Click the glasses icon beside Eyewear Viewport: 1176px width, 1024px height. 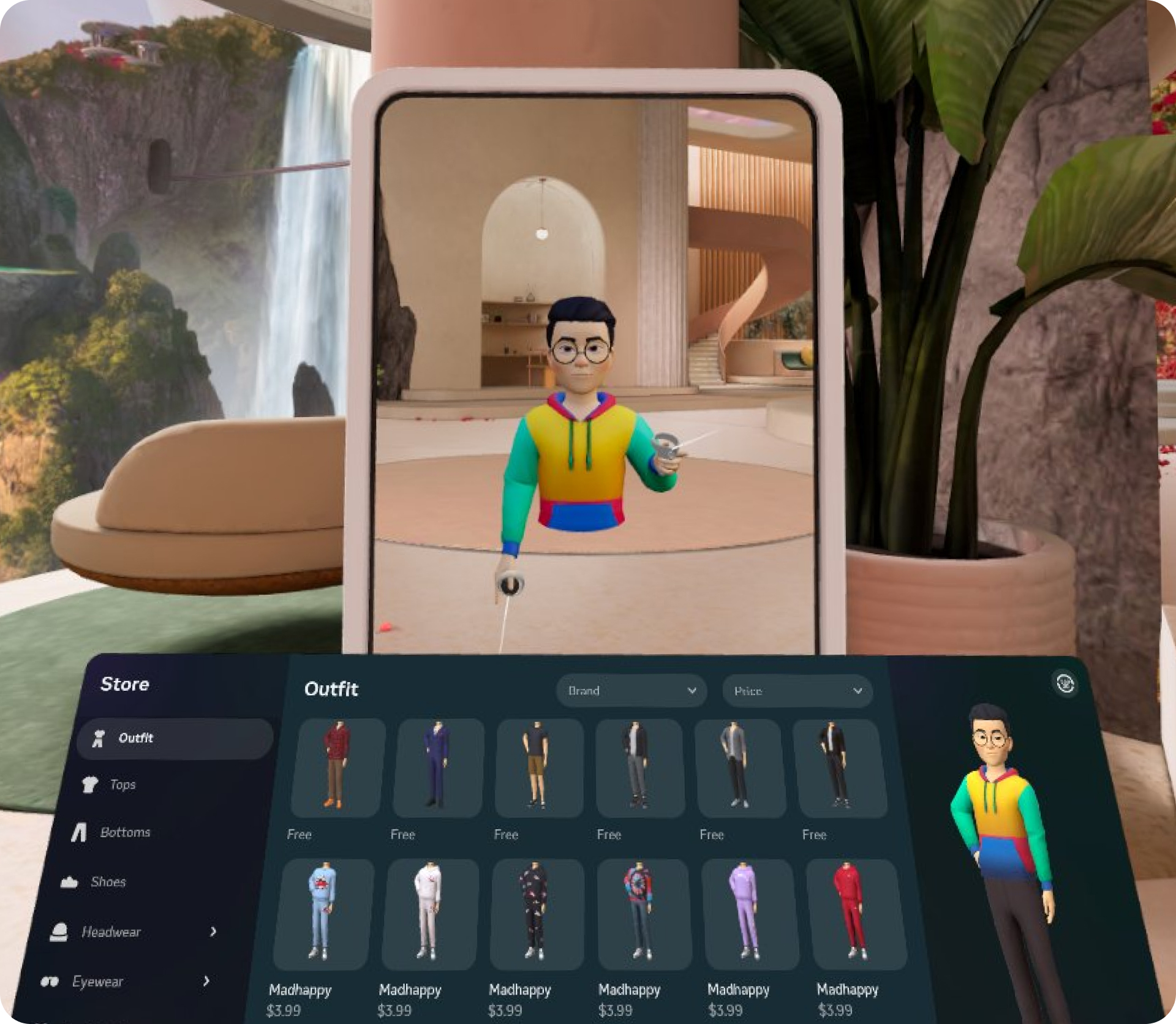pos(51,981)
